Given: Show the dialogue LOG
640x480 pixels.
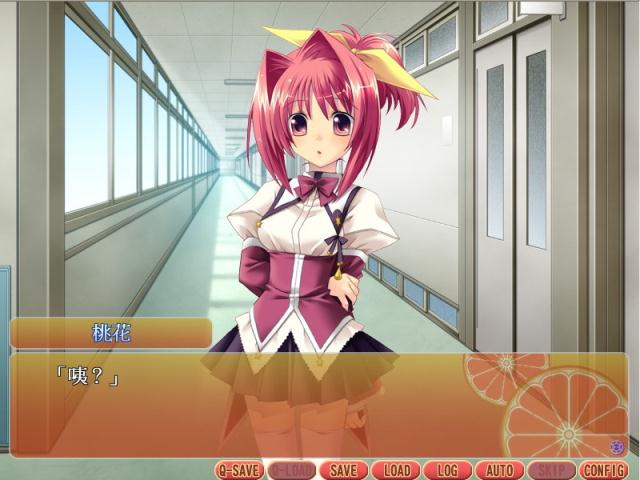Looking at the screenshot, I should 447,470.
